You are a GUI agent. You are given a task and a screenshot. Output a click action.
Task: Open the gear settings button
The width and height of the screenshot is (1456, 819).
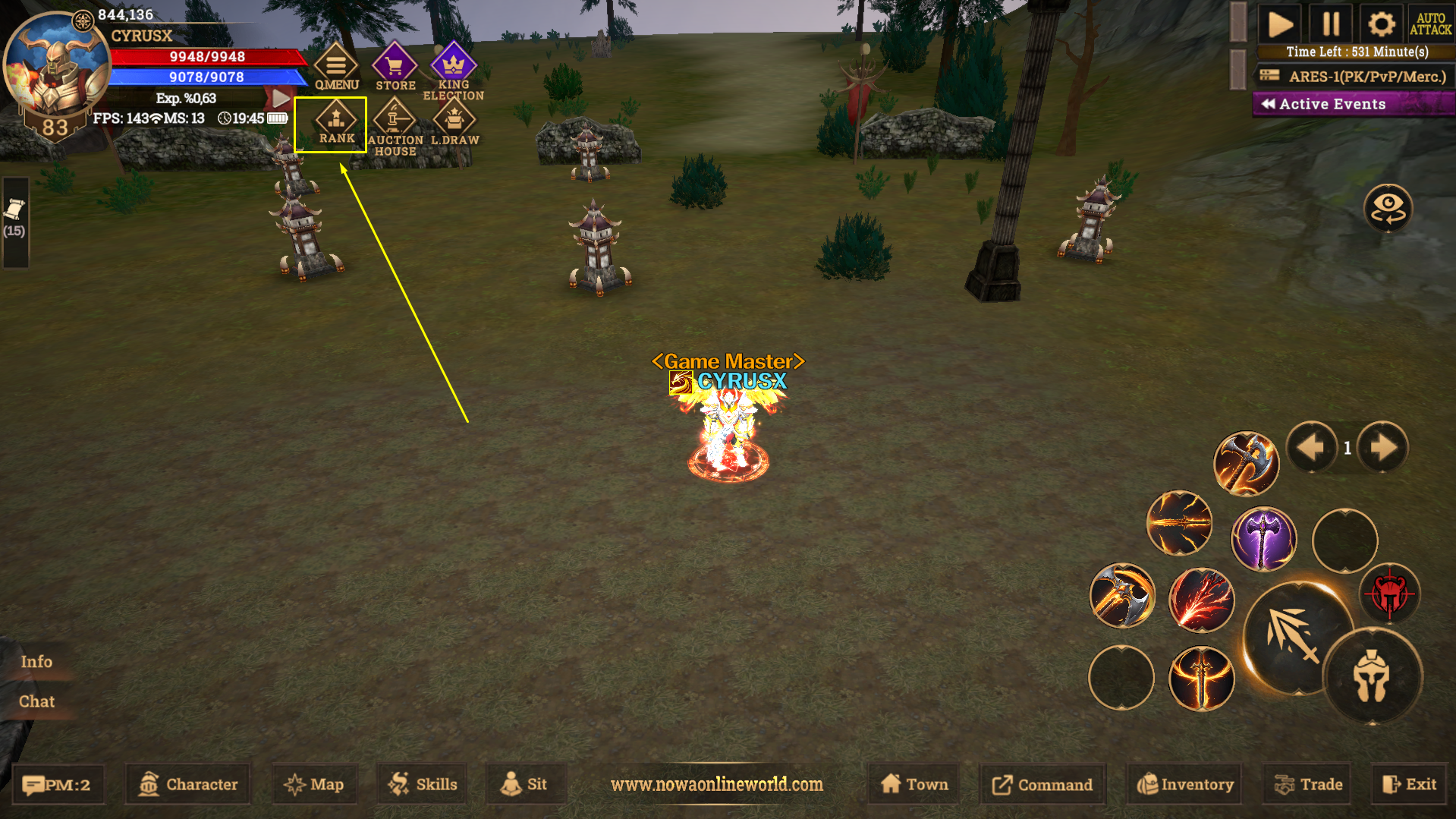pos(1381,24)
